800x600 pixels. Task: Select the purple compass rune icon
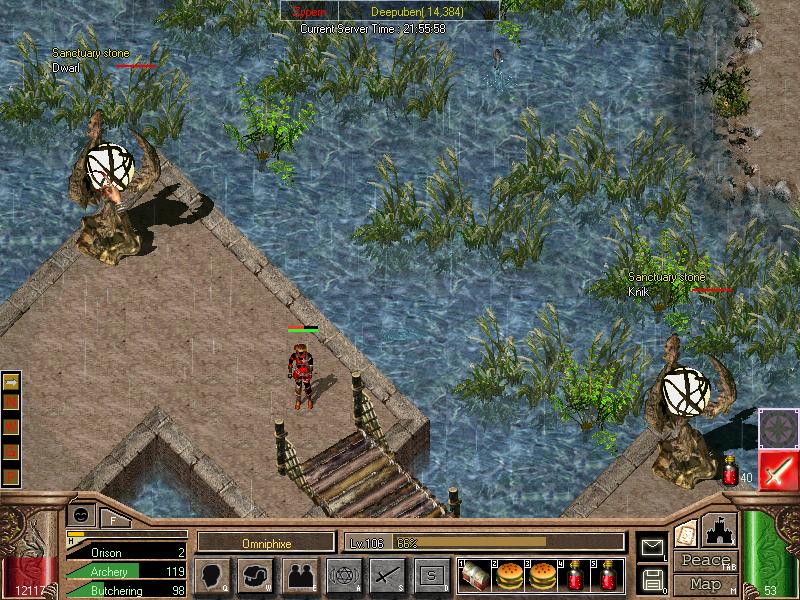point(778,428)
